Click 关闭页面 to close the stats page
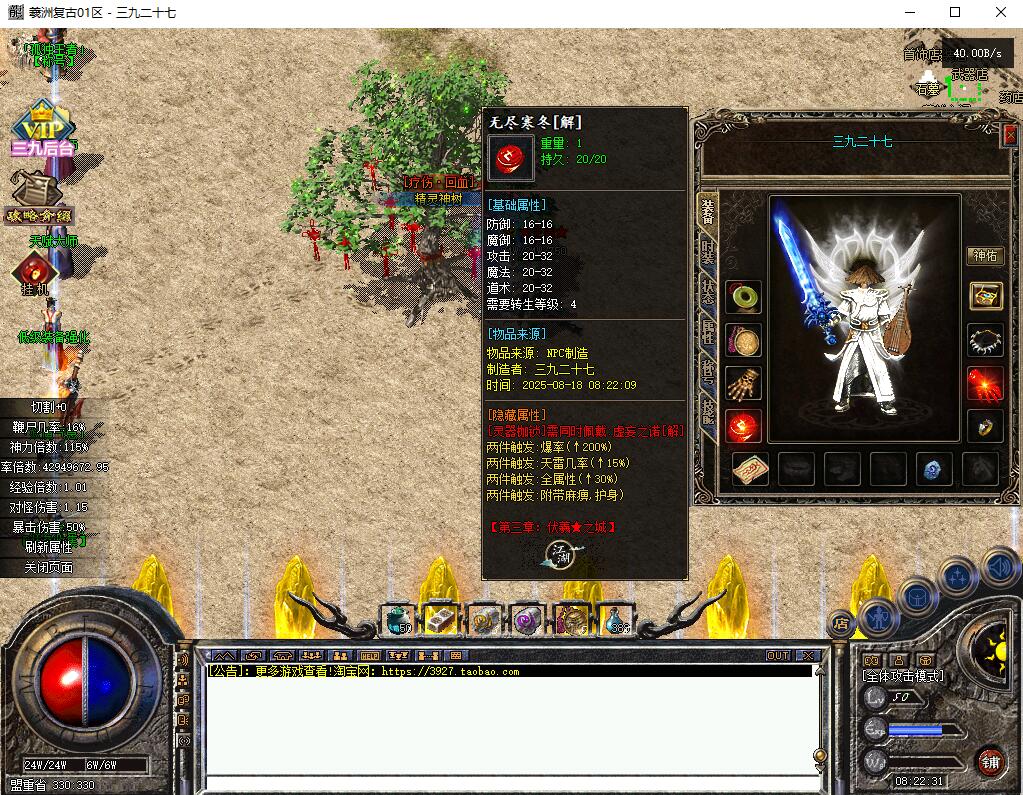Viewport: 1023px width, 795px height. [48, 567]
